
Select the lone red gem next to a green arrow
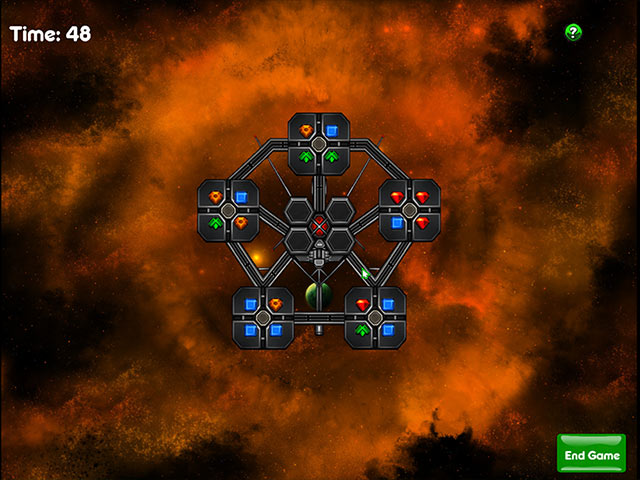point(362,304)
